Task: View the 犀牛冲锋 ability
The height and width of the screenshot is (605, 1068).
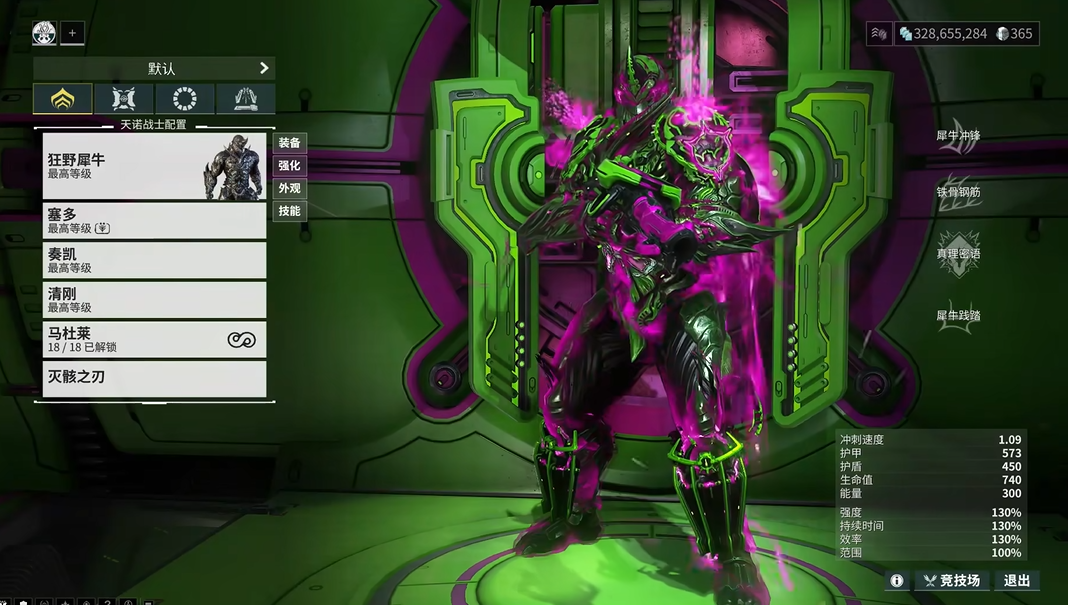Action: tap(957, 137)
